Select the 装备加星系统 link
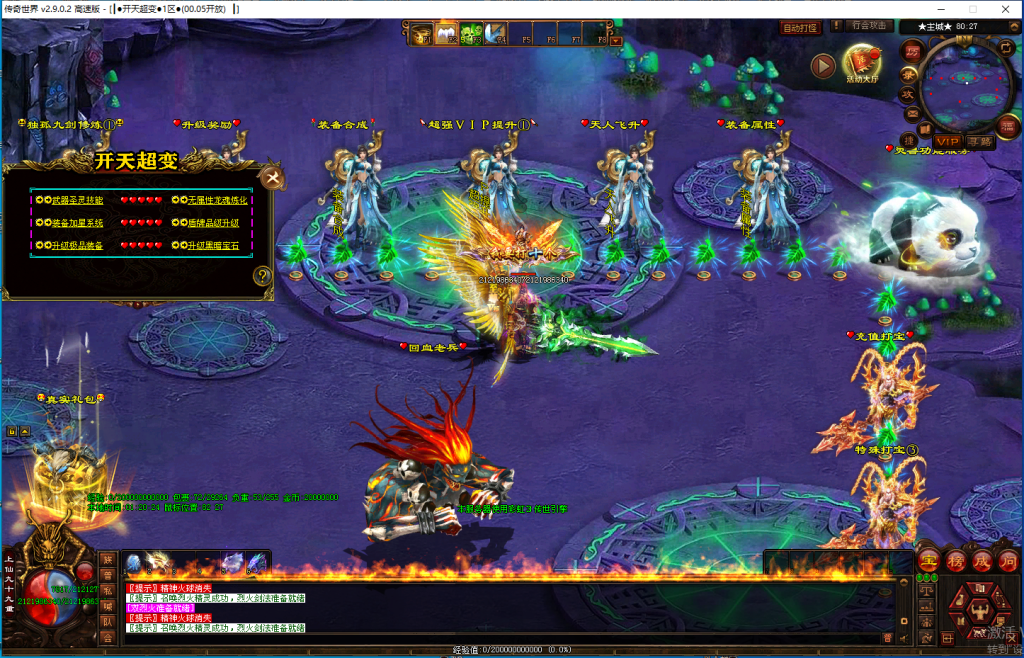The height and width of the screenshot is (658, 1024). (76, 223)
